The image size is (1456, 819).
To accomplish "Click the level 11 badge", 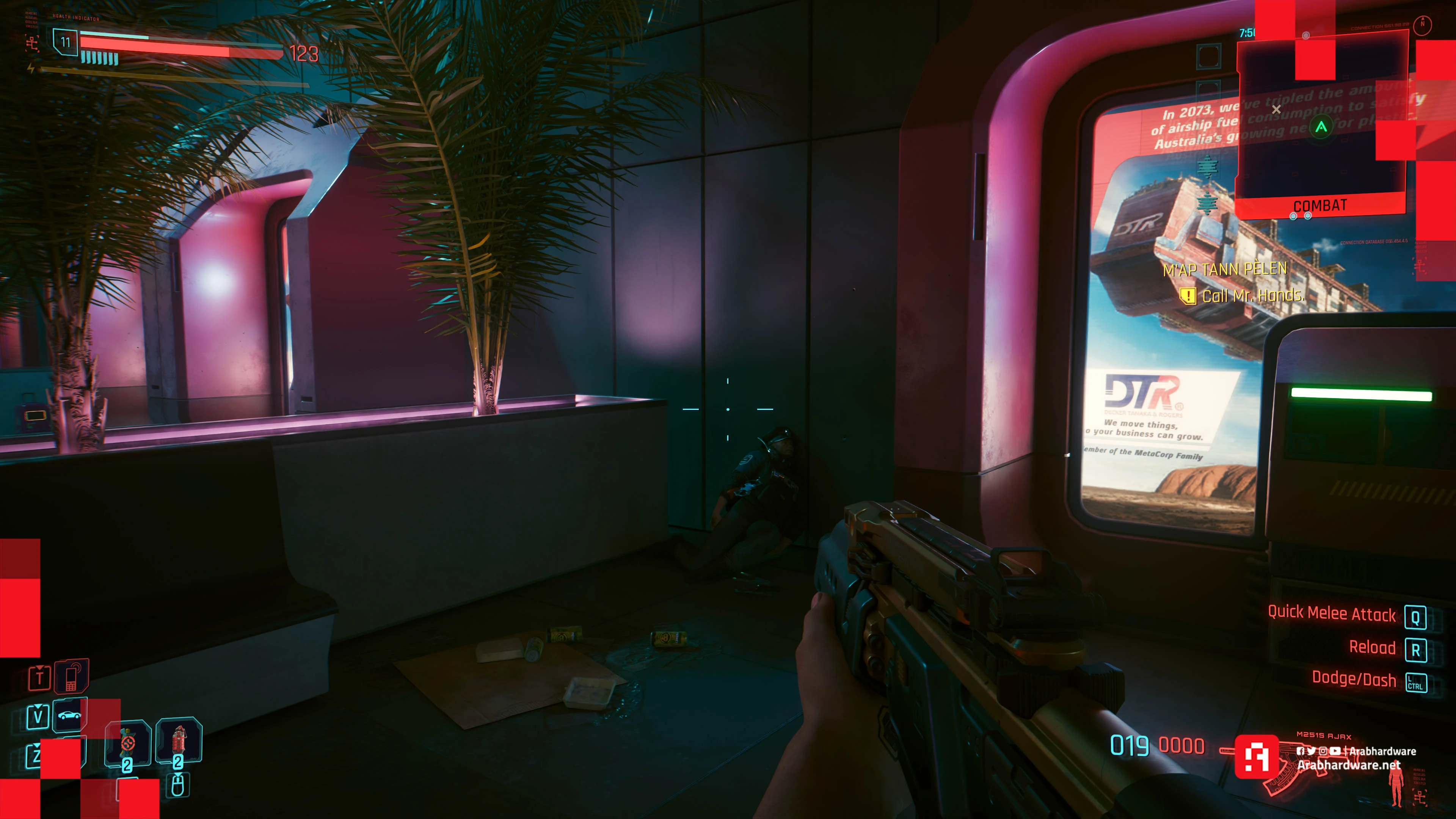I will coord(66,42).
